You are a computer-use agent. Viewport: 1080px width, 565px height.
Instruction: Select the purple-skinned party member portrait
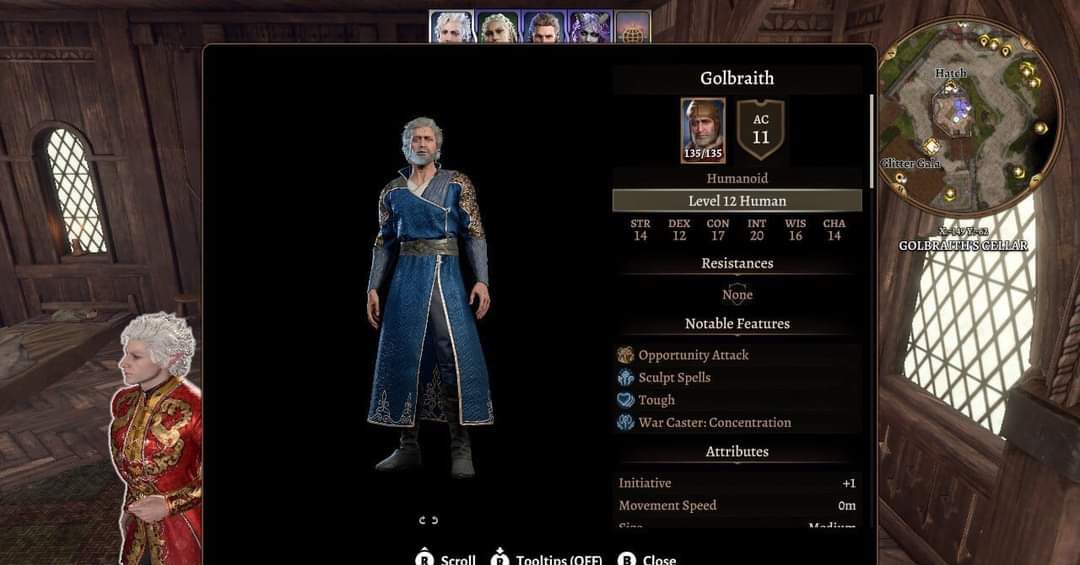[588, 27]
